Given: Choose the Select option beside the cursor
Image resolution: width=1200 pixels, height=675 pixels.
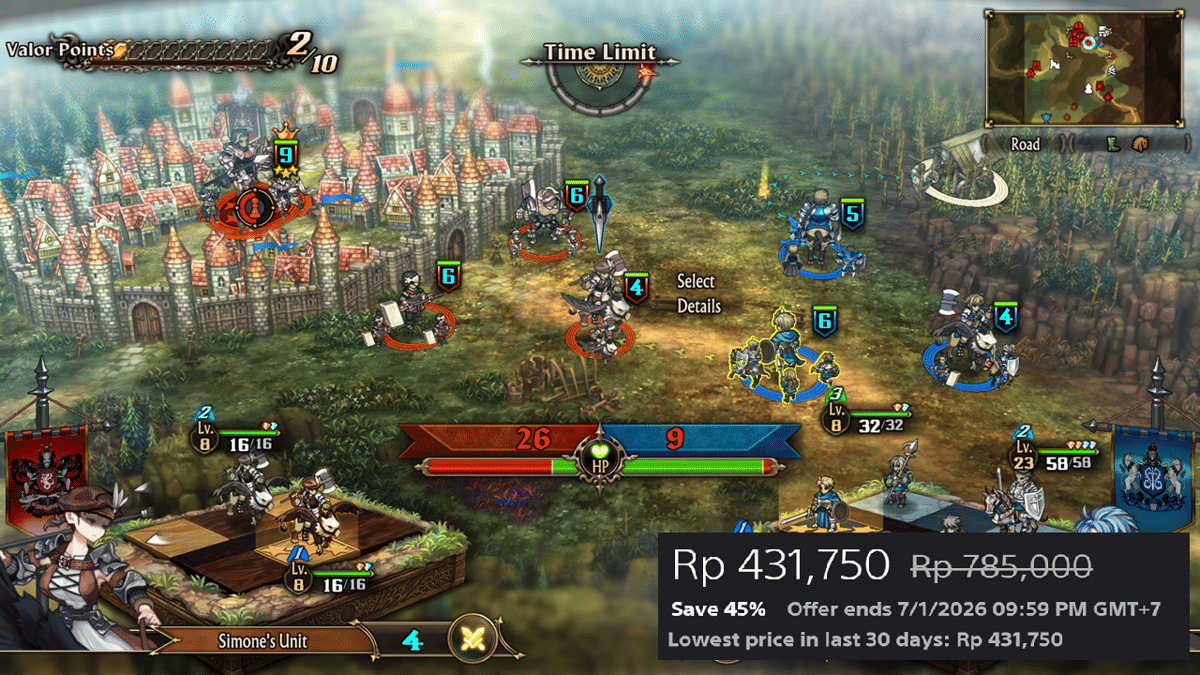Looking at the screenshot, I should point(696,282).
